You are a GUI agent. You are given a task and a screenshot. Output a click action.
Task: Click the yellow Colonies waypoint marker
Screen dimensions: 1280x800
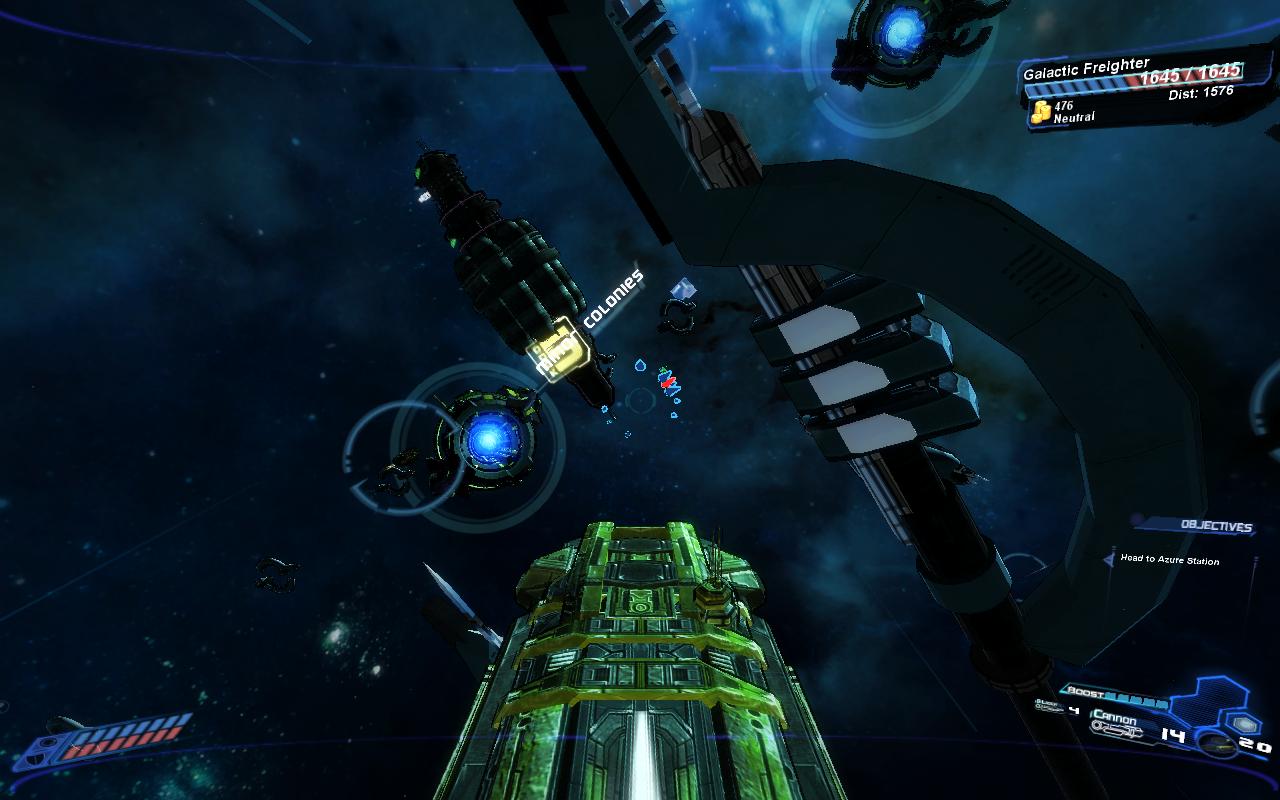[x=554, y=350]
